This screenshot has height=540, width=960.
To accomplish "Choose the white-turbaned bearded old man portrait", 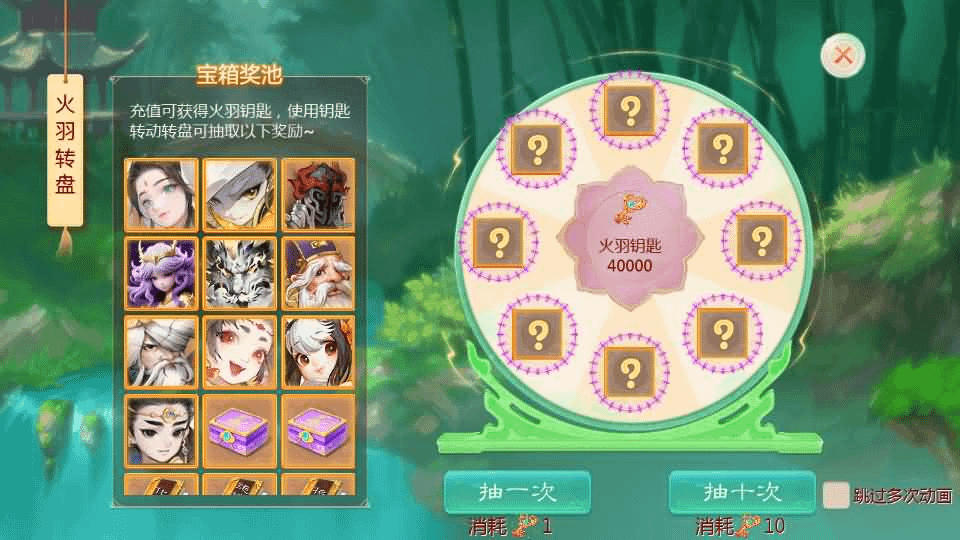I will point(161,352).
